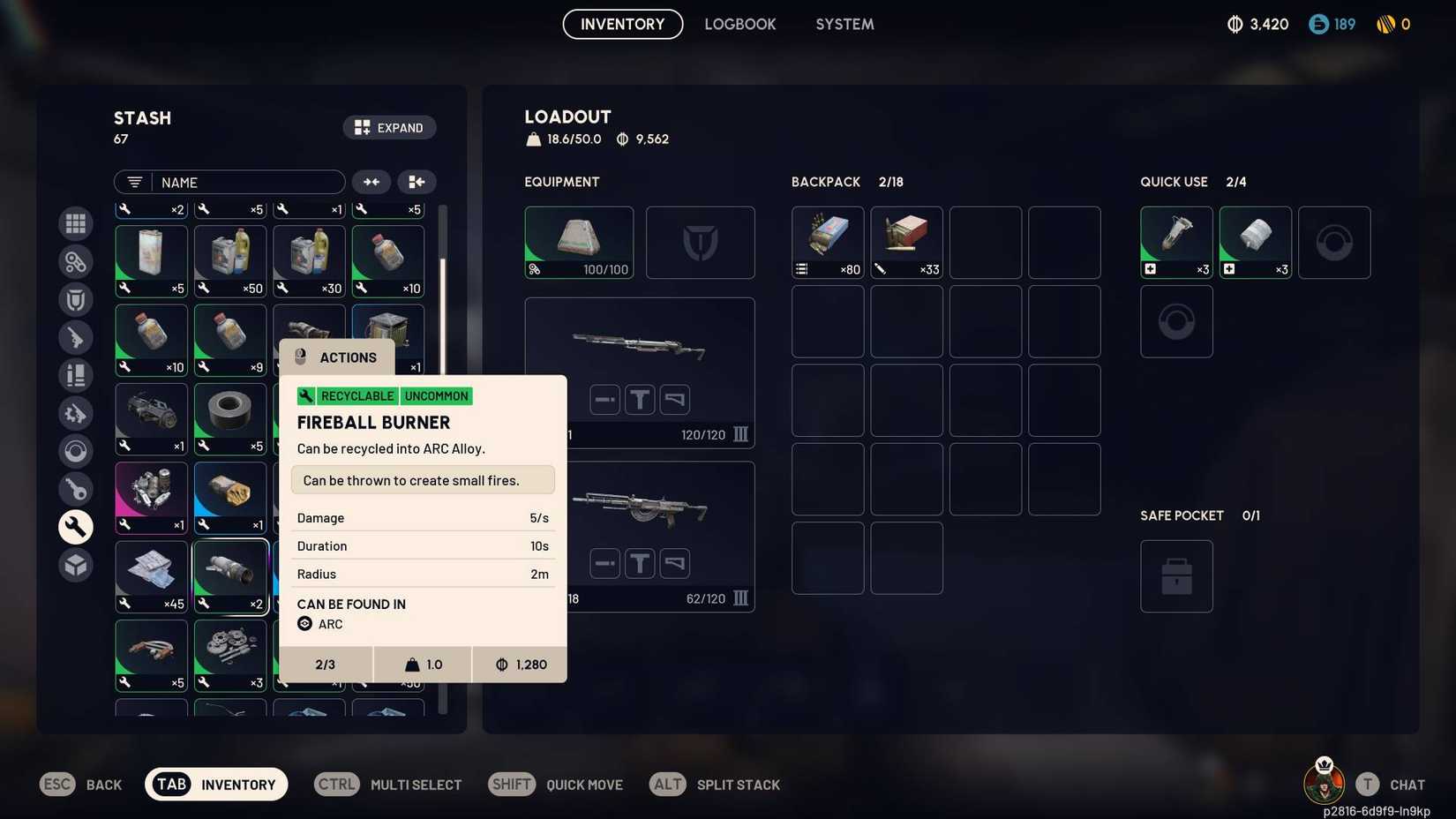Viewport: 1456px width, 819px height.
Task: Toggle the stack merge icon next to the sort icon
Action: (x=417, y=182)
